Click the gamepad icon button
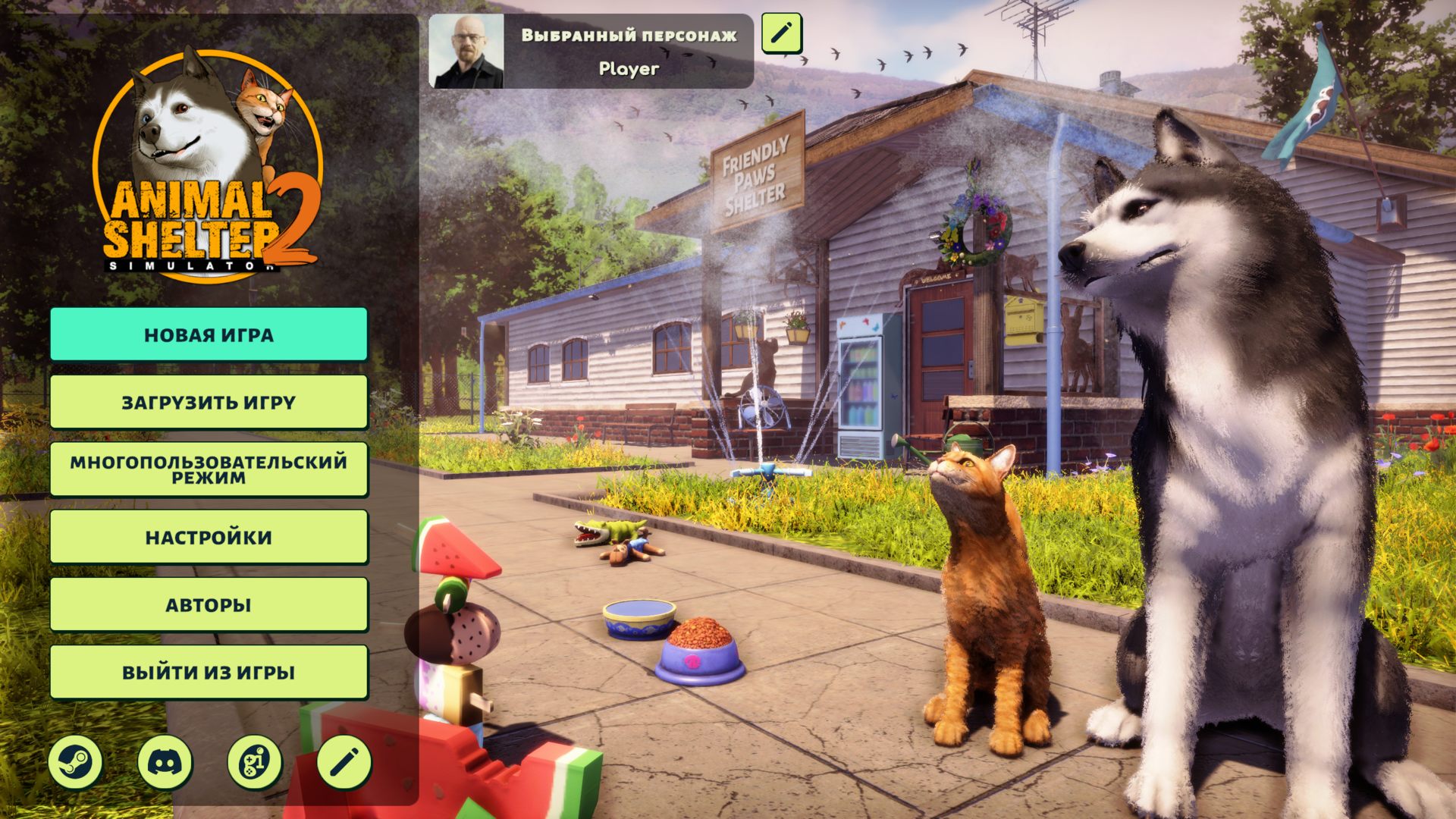Screen dimensions: 1456x819 [255, 761]
